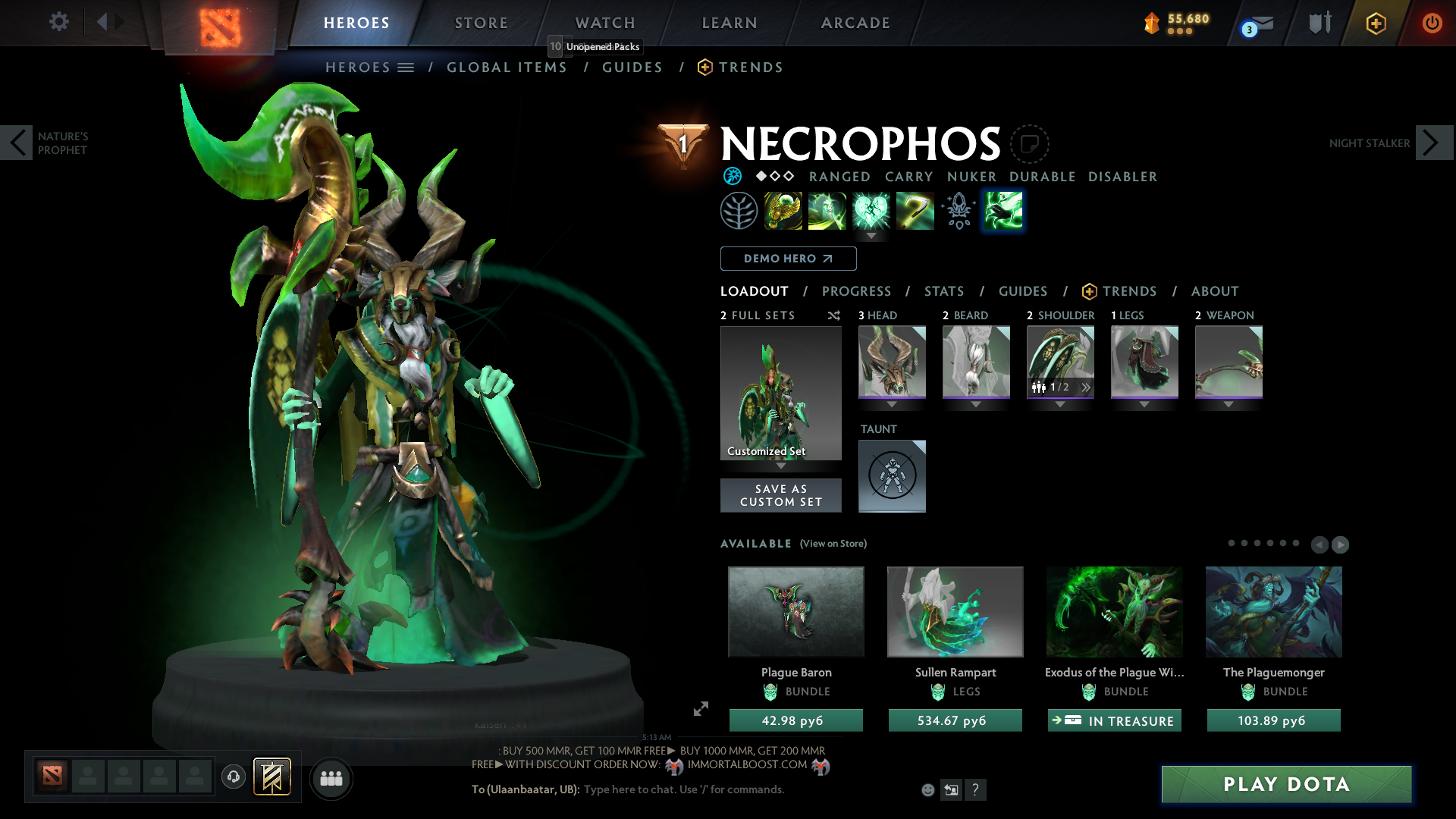The image size is (1456, 819).
Task: Open the screenshot sharing icon next to chat
Action: coord(952,789)
